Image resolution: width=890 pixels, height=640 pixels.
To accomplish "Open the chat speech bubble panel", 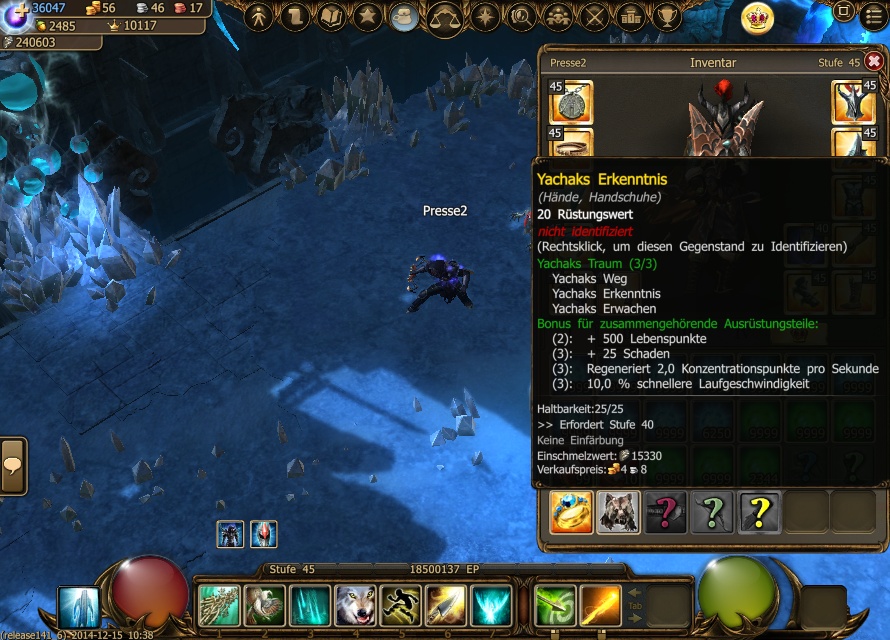I will click(x=13, y=465).
